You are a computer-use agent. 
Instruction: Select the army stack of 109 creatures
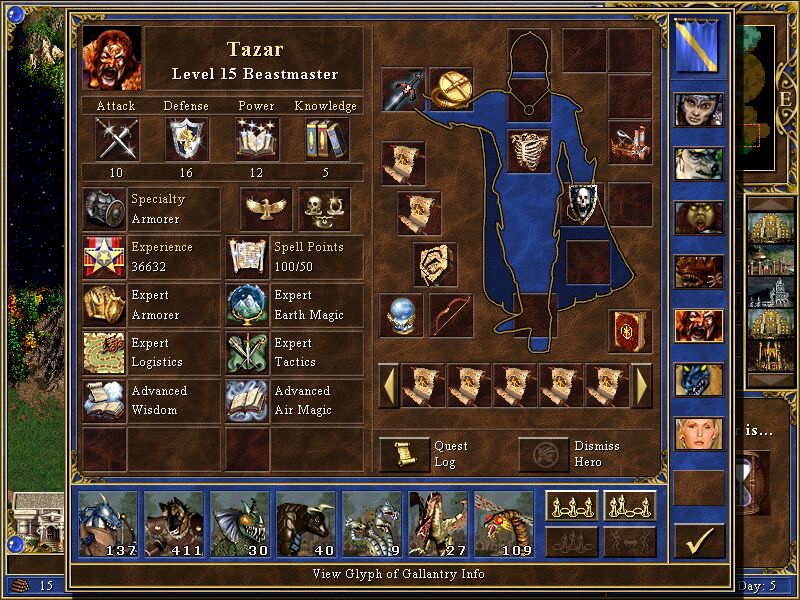pyautogui.click(x=502, y=522)
